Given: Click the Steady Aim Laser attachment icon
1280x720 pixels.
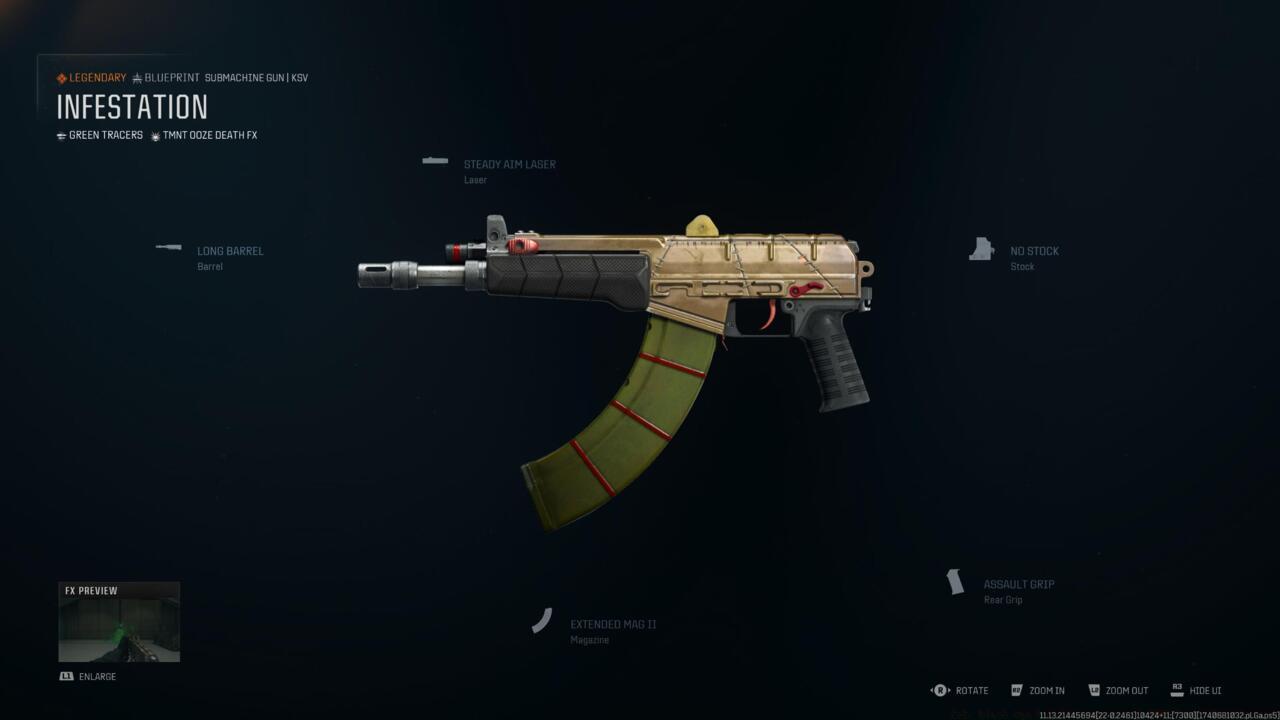Looking at the screenshot, I should (x=434, y=160).
